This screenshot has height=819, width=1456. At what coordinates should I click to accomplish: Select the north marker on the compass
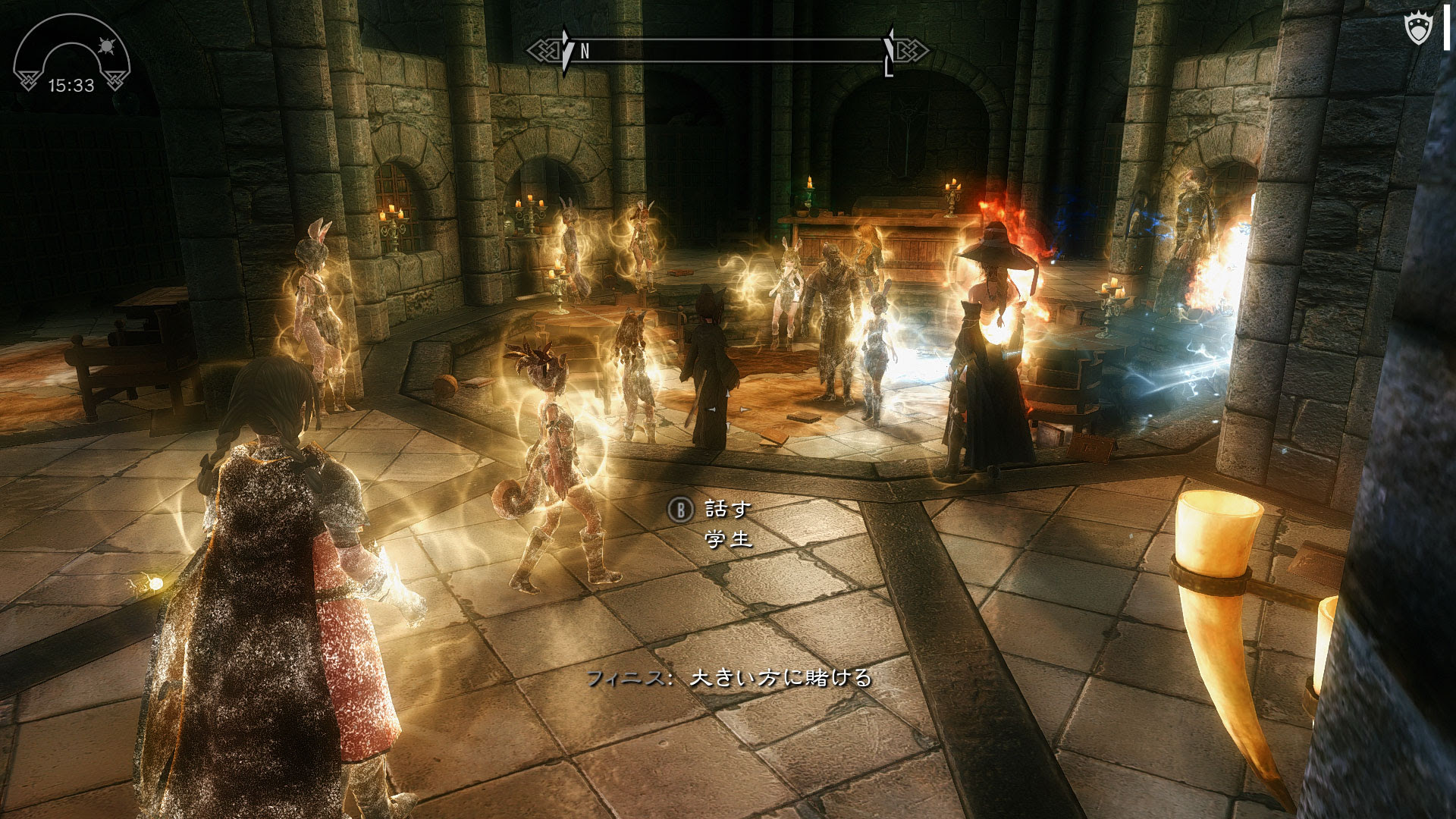pos(585,52)
